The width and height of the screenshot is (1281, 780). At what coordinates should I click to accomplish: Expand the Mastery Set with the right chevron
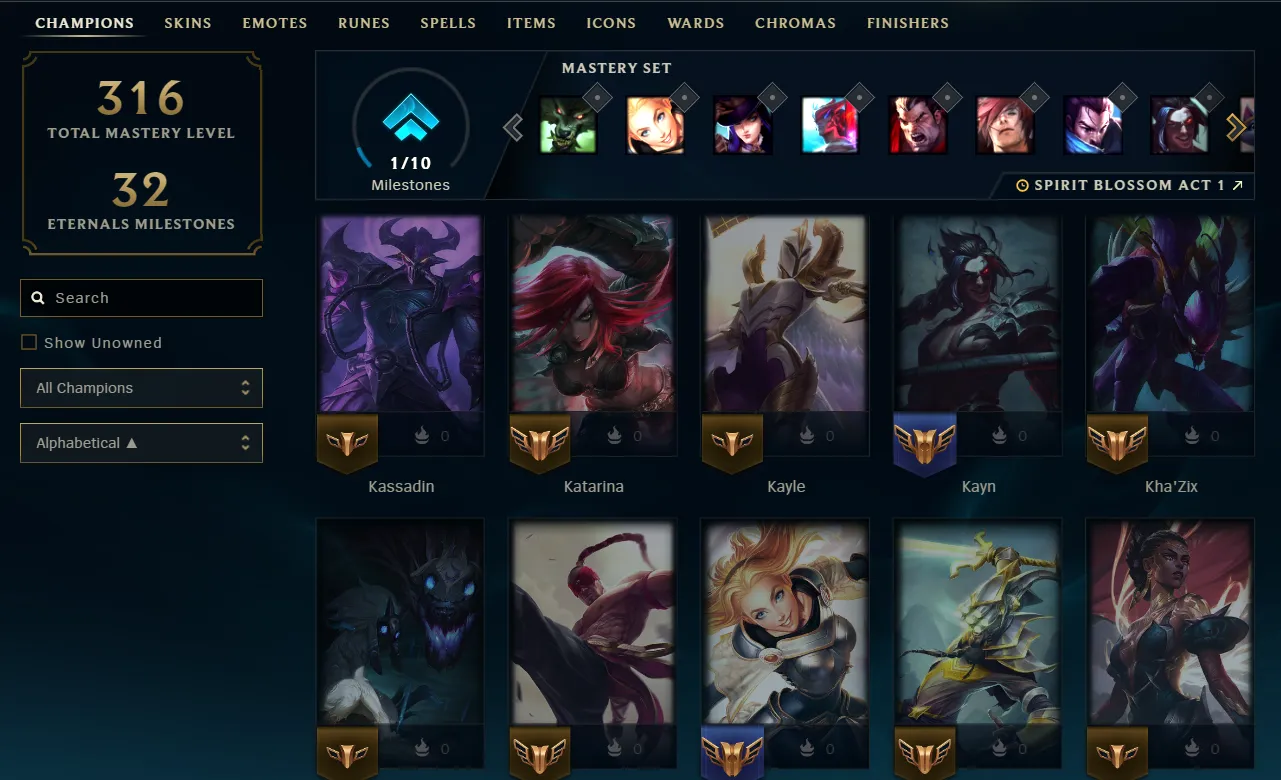tap(1237, 127)
